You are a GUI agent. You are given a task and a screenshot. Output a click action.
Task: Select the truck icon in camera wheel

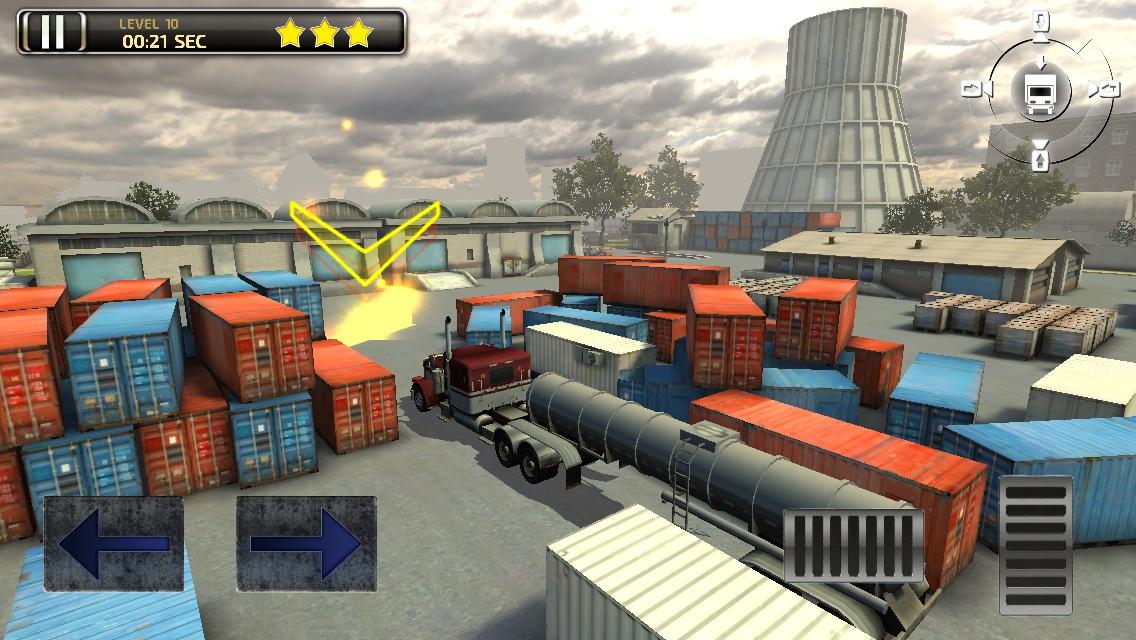point(1039,91)
